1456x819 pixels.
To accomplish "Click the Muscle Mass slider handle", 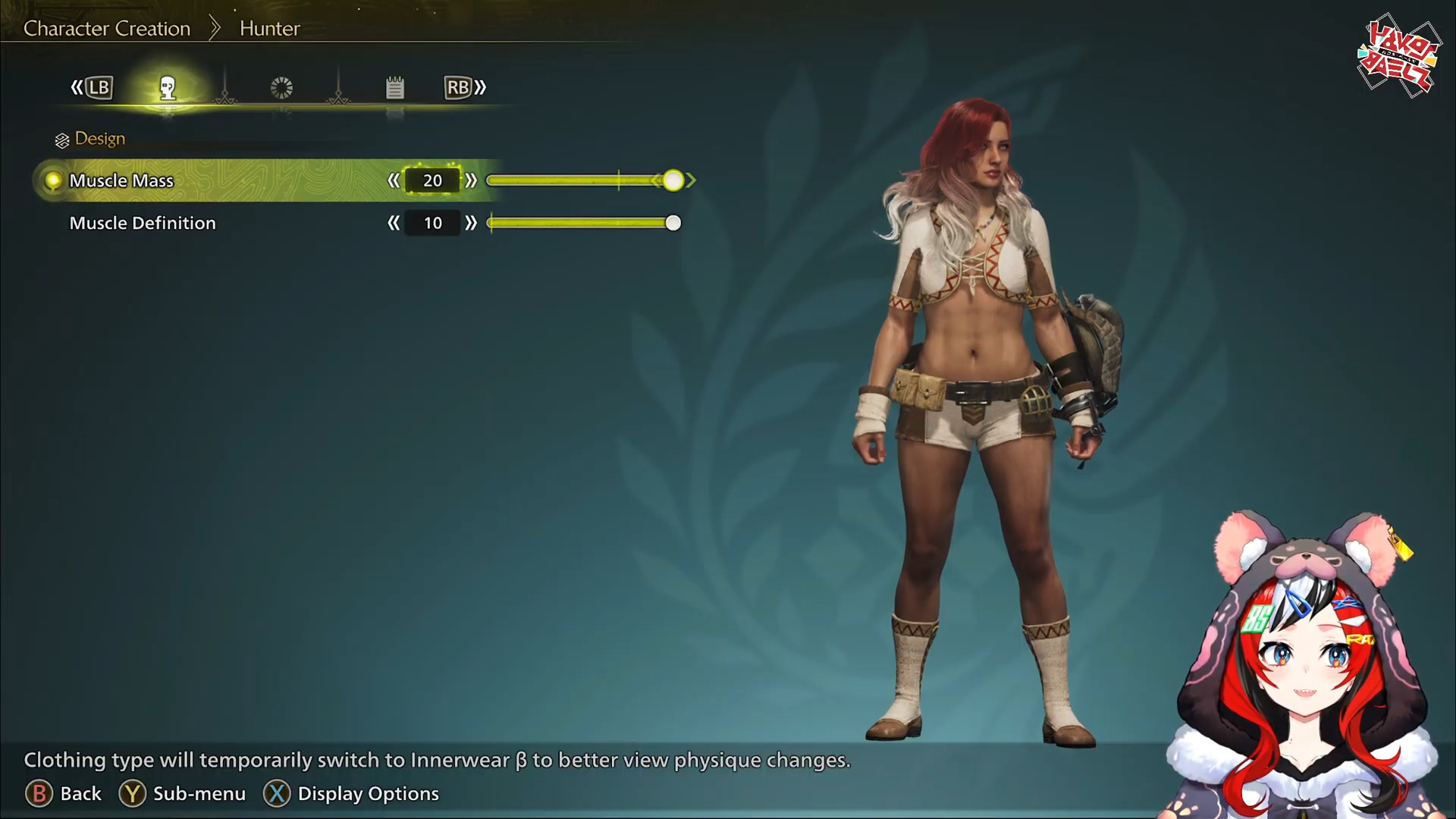I will tap(673, 180).
